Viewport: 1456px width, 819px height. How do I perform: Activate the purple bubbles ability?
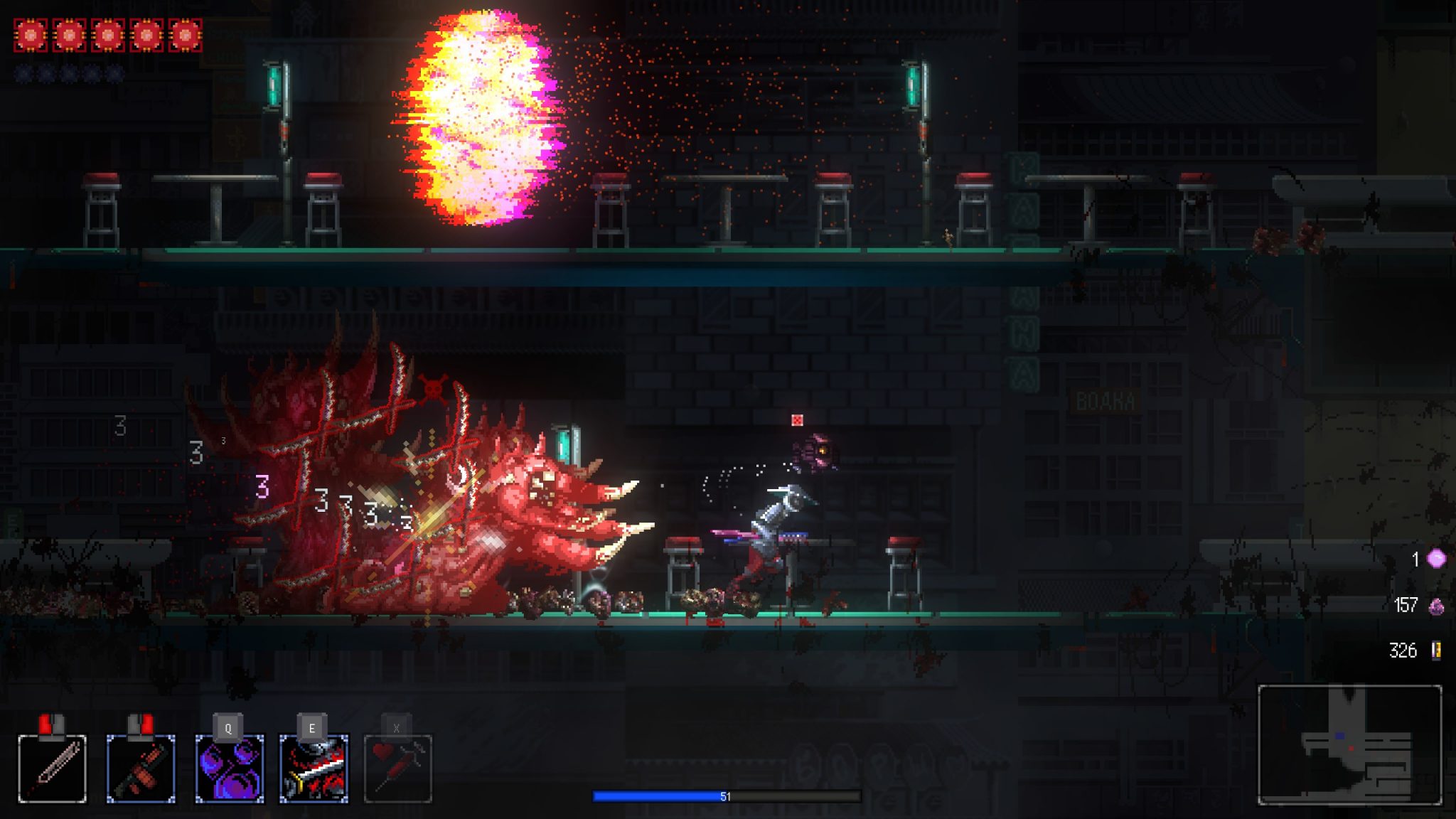coord(230,769)
